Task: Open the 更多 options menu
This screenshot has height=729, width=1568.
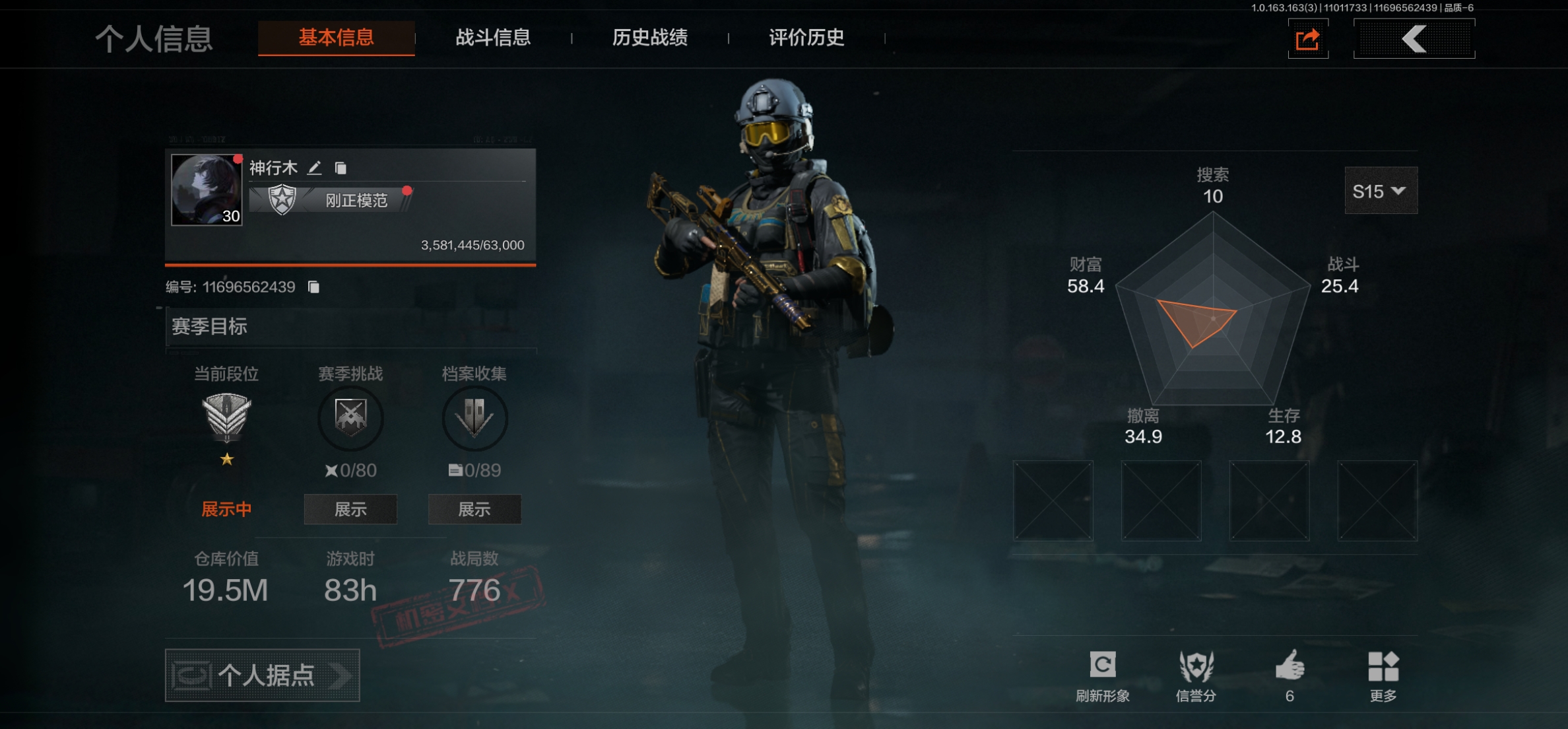Action: [x=1383, y=675]
